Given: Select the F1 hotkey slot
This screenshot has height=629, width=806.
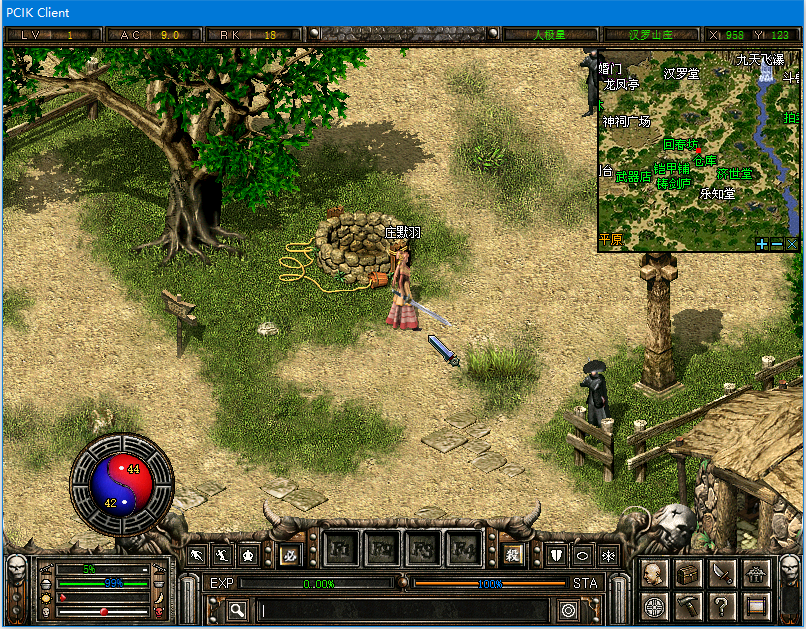Looking at the screenshot, I should click(x=341, y=550).
